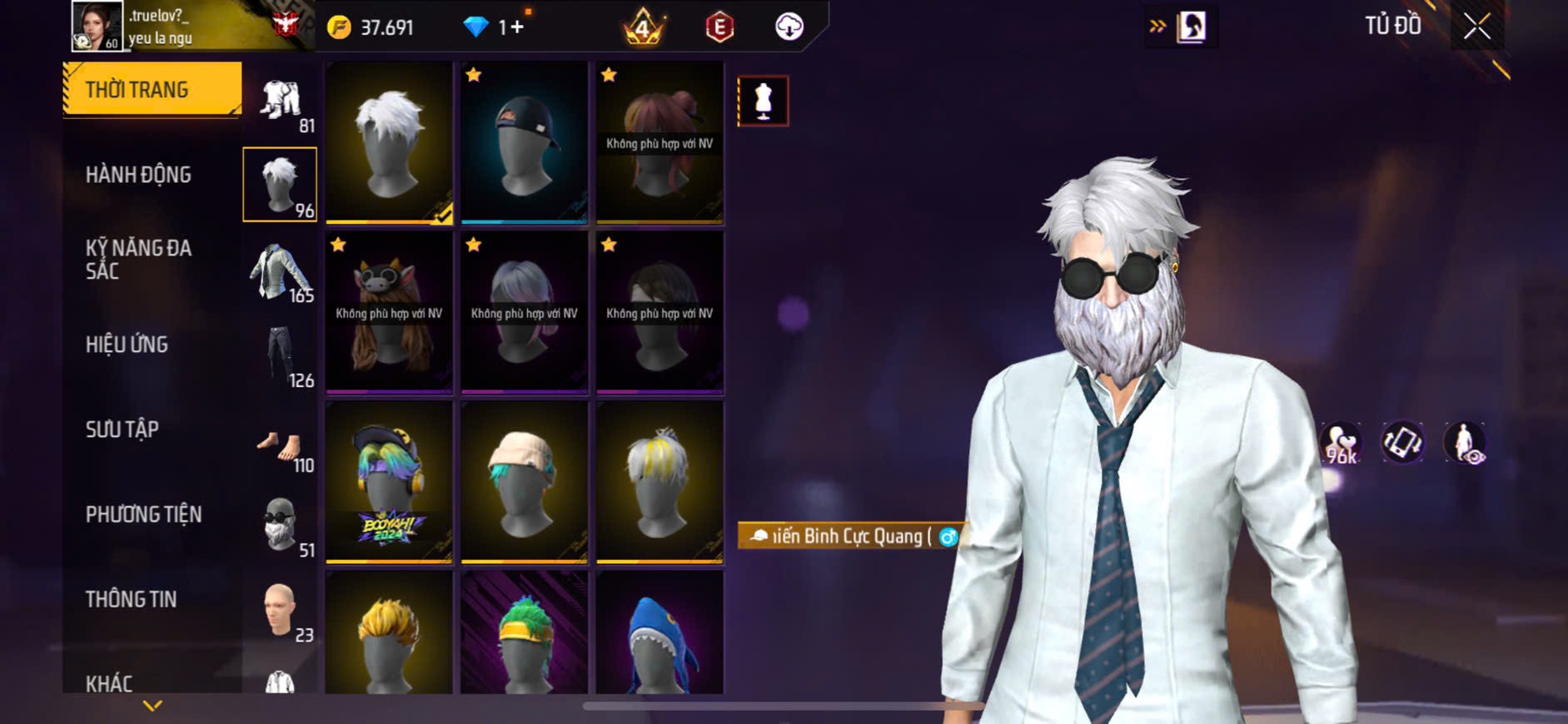
Task: Select the jacket tops category
Action: [280, 271]
